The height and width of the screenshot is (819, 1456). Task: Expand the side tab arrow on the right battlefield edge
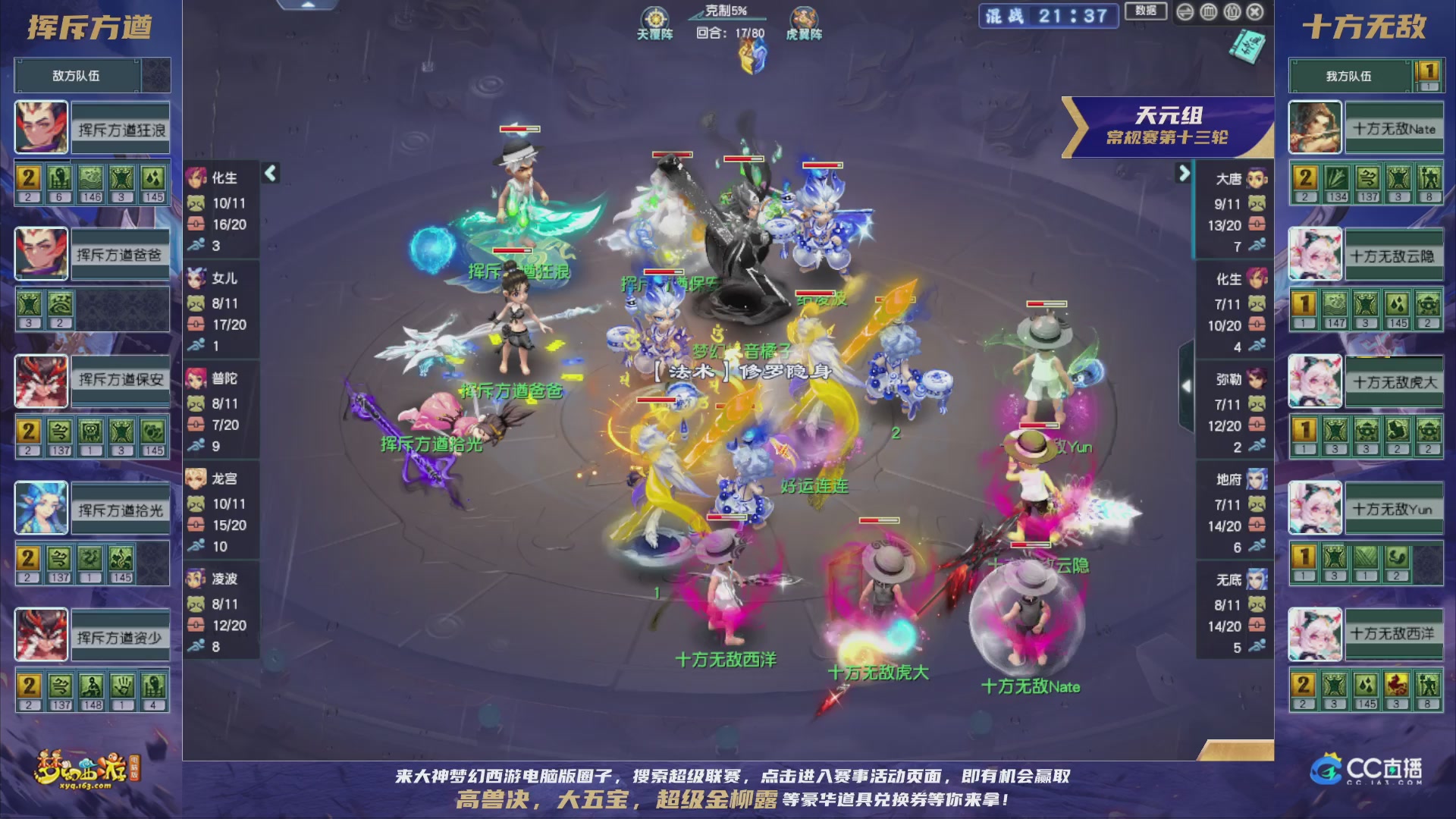click(1187, 386)
